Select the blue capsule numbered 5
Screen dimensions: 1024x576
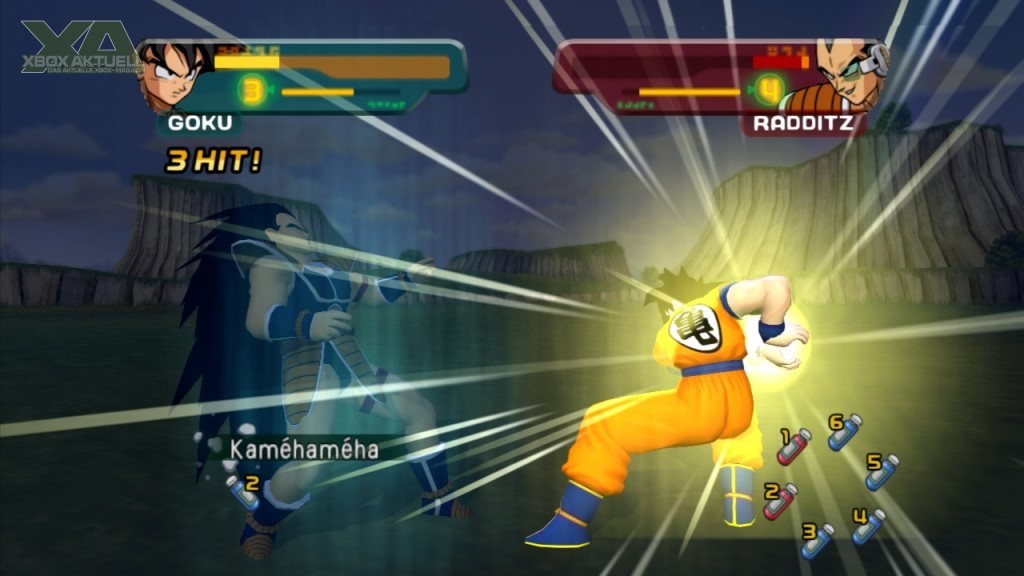(882, 471)
